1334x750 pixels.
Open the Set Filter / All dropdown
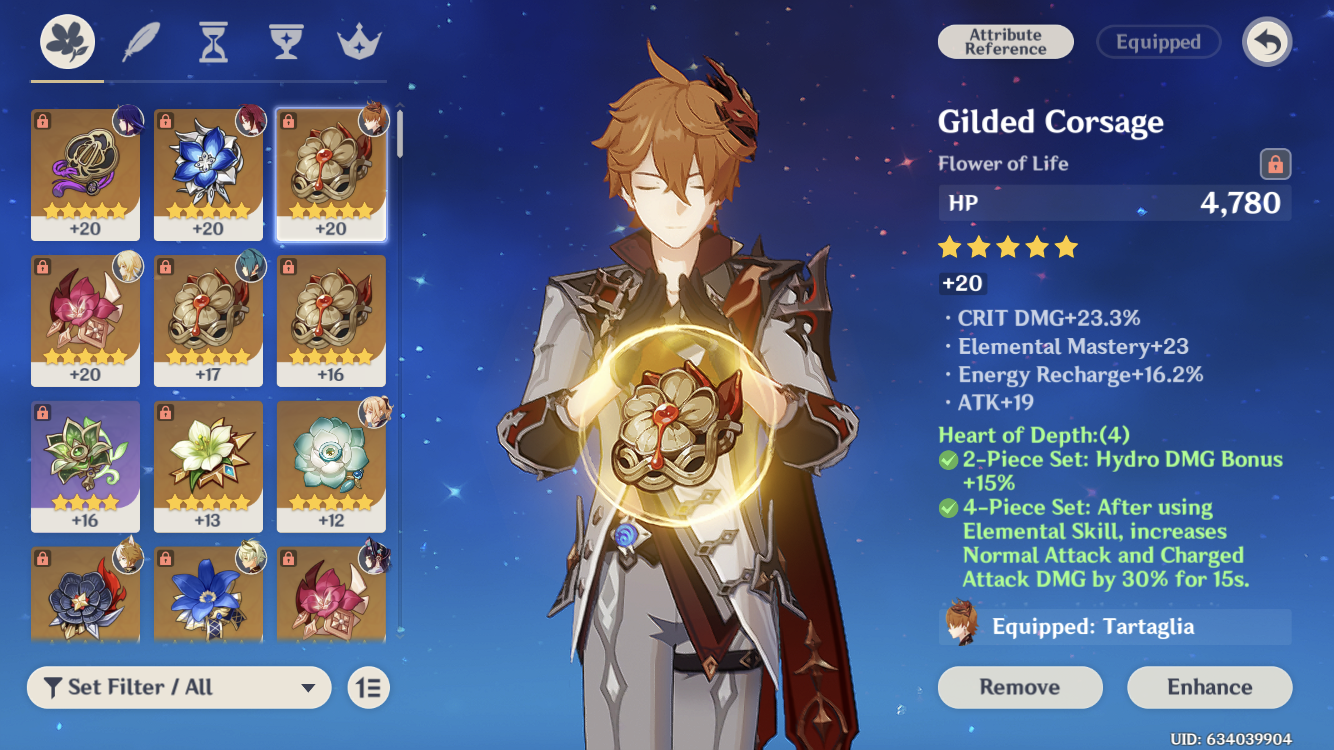pos(178,687)
